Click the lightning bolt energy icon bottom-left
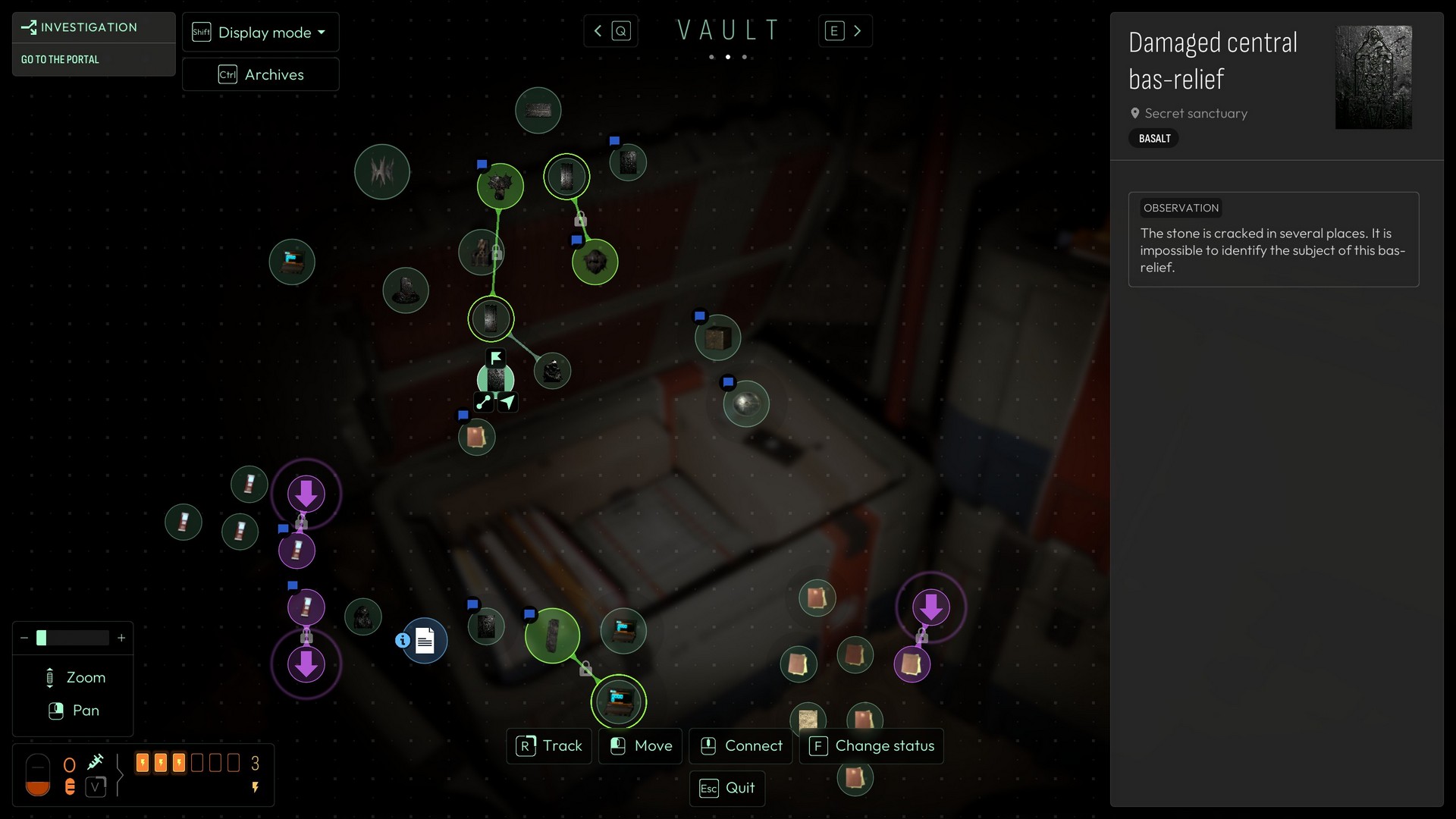 255,788
